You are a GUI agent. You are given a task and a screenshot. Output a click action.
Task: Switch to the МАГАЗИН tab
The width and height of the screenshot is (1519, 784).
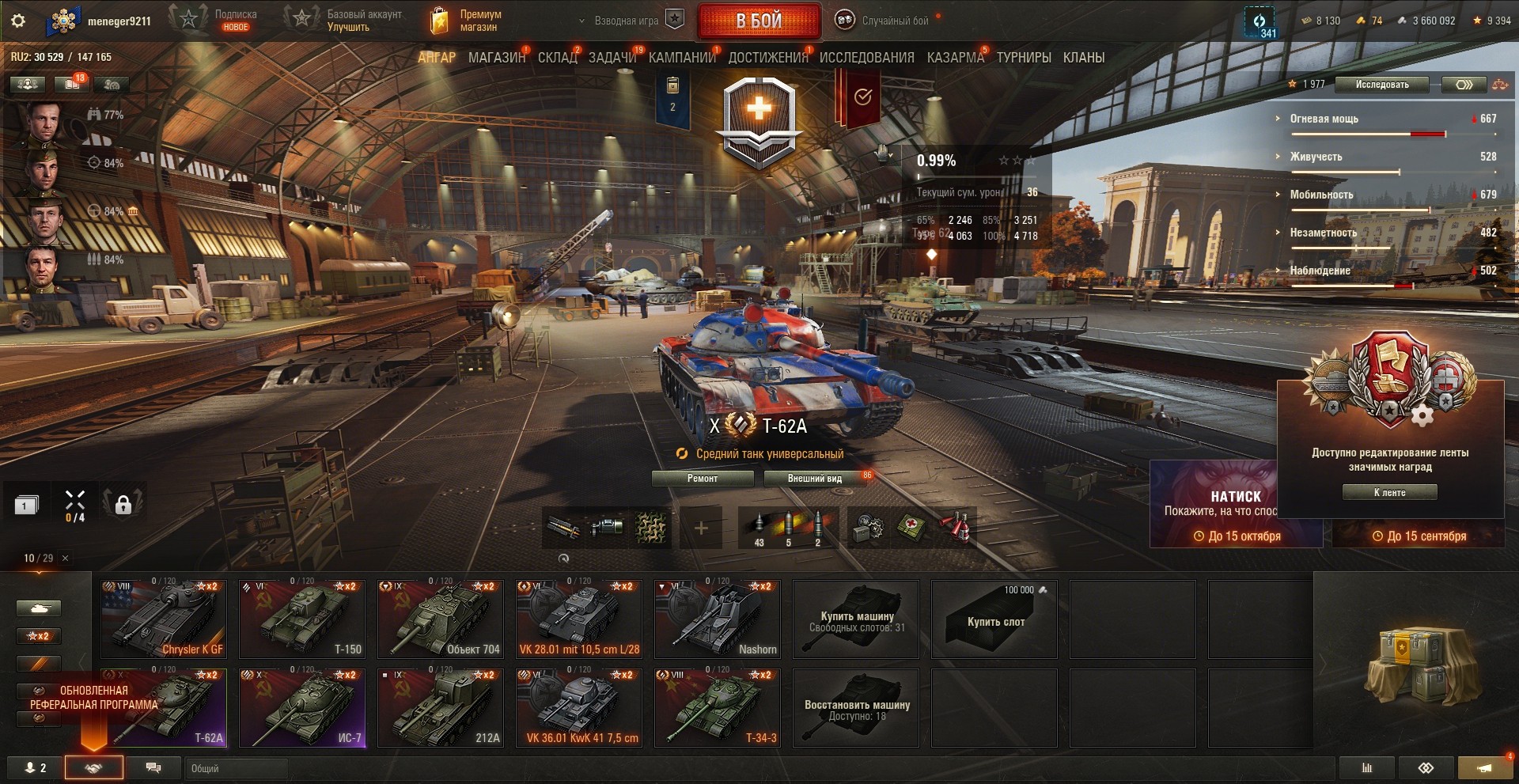coord(496,58)
